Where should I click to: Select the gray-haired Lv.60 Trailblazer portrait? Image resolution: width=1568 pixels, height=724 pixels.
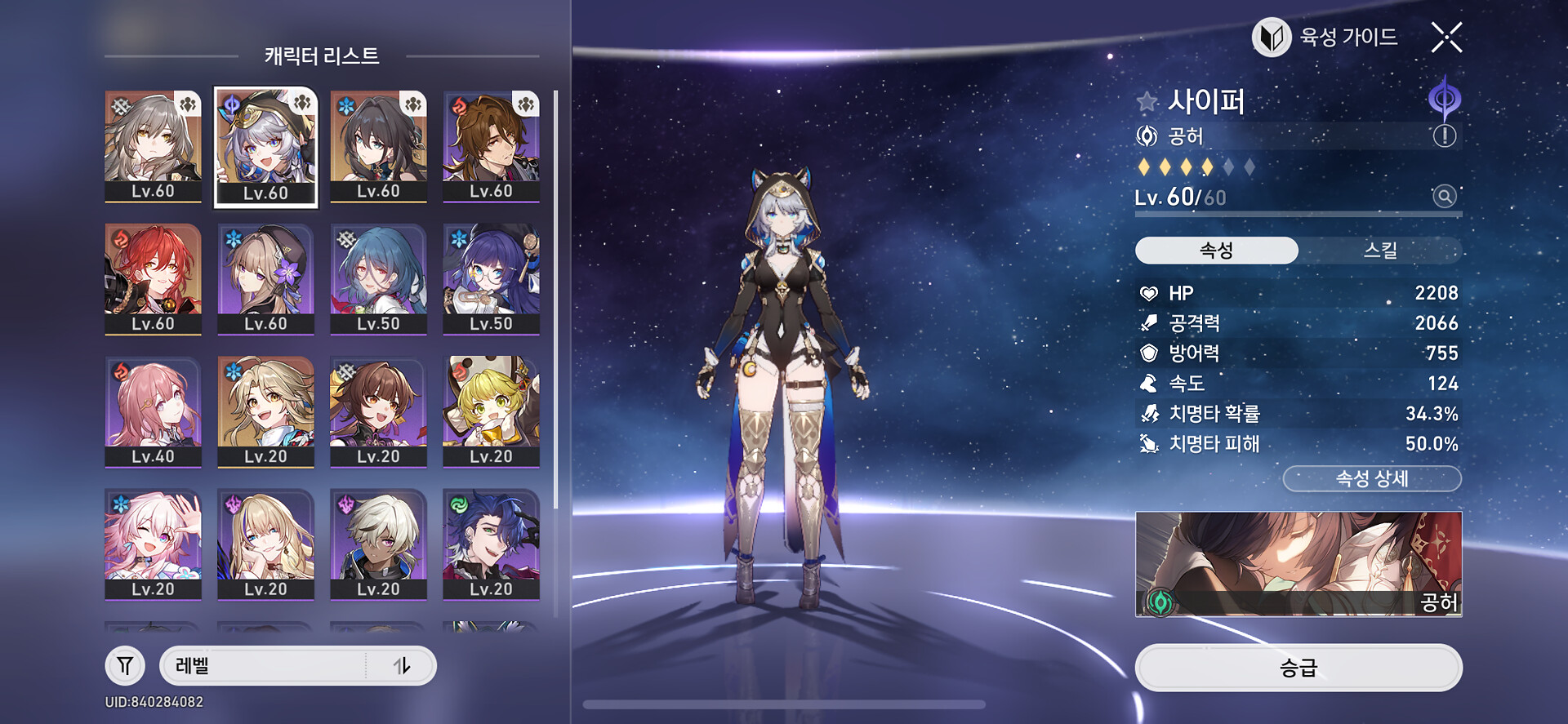[x=153, y=146]
